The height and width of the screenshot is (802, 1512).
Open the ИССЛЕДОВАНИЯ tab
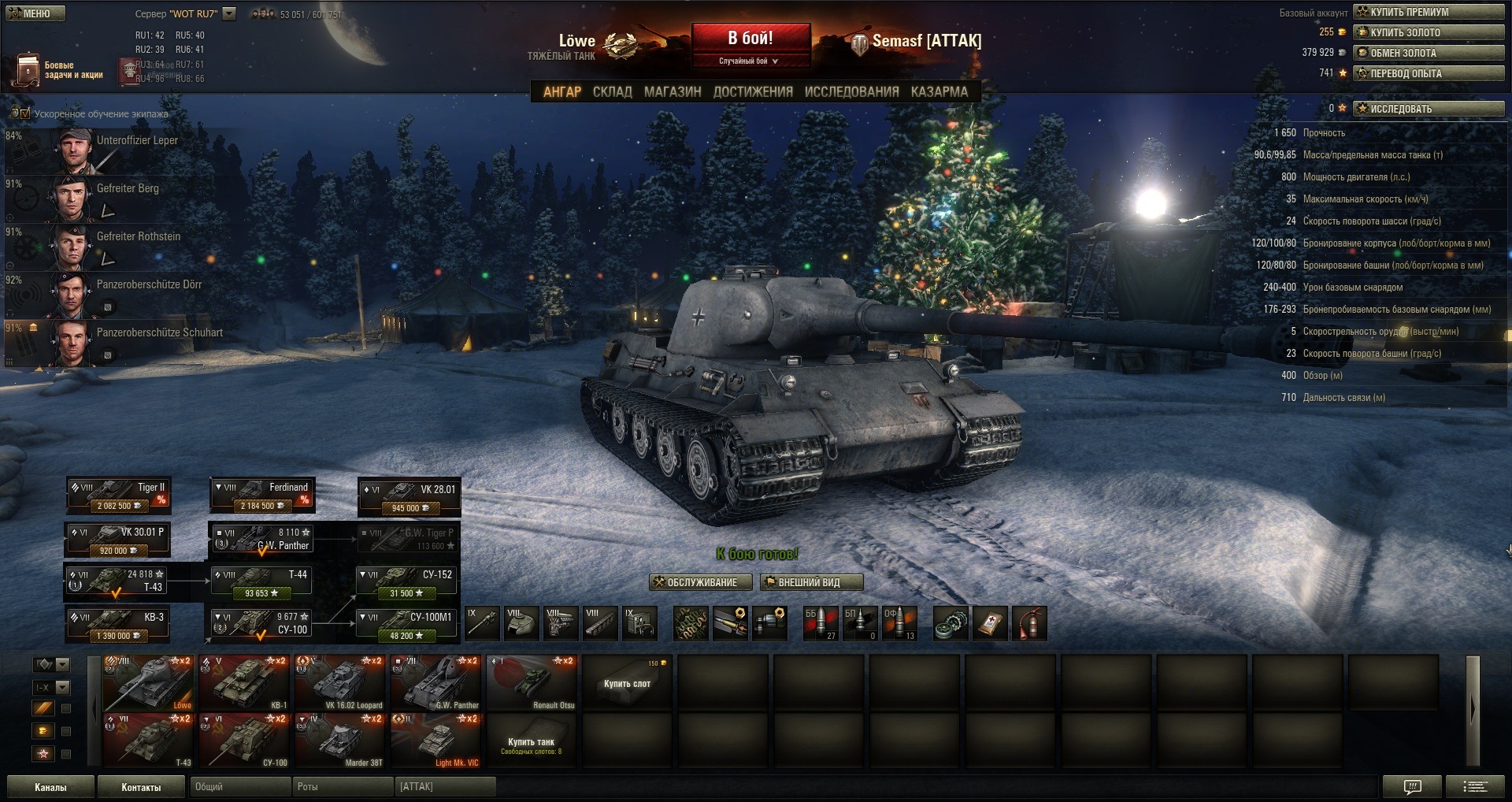(850, 91)
